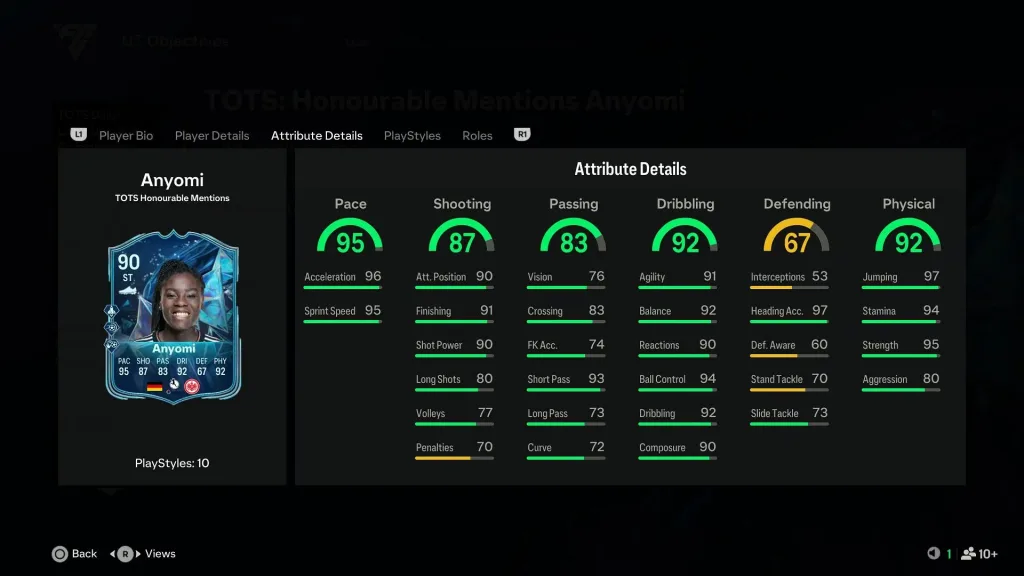Screen dimensions: 1024x576
Task: Click the Back button
Action: click(x=75, y=553)
